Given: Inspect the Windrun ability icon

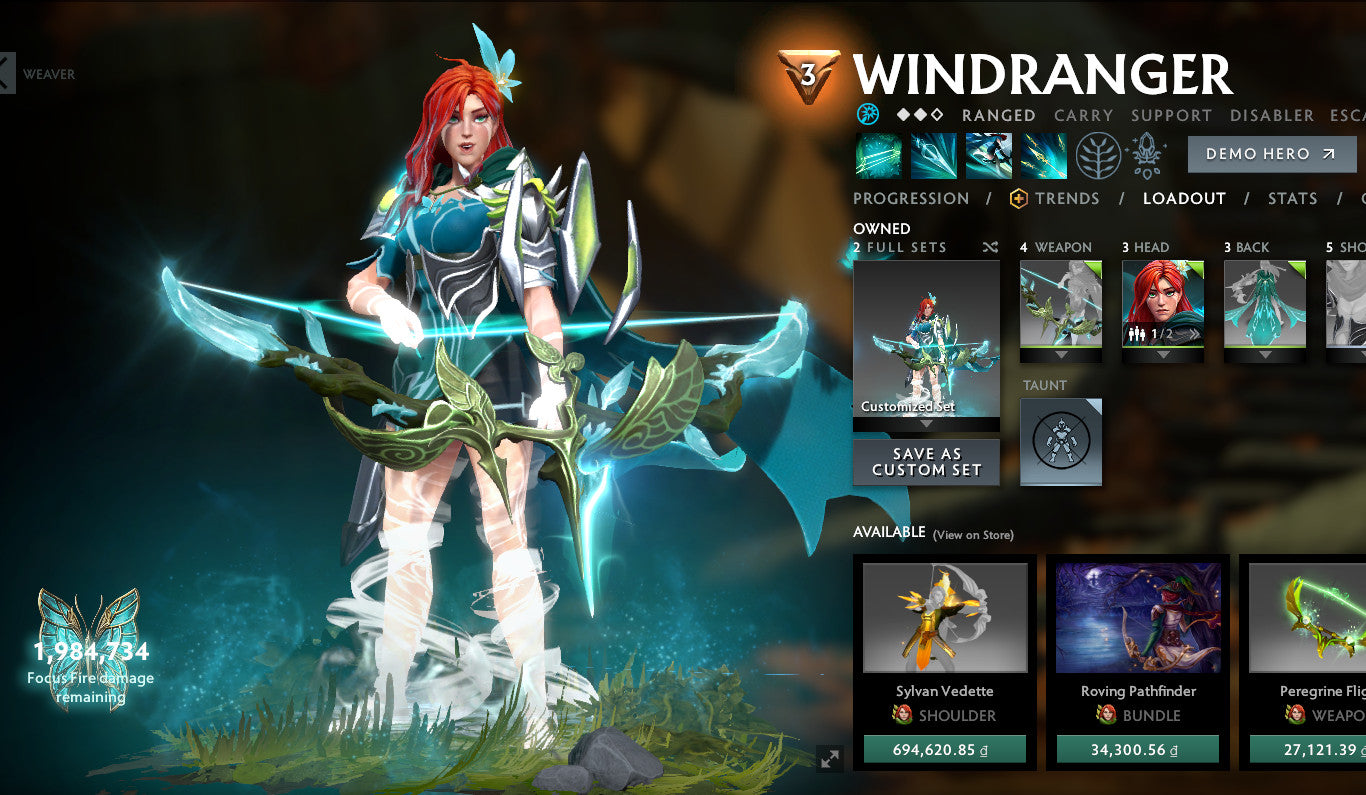Looking at the screenshot, I should (989, 156).
